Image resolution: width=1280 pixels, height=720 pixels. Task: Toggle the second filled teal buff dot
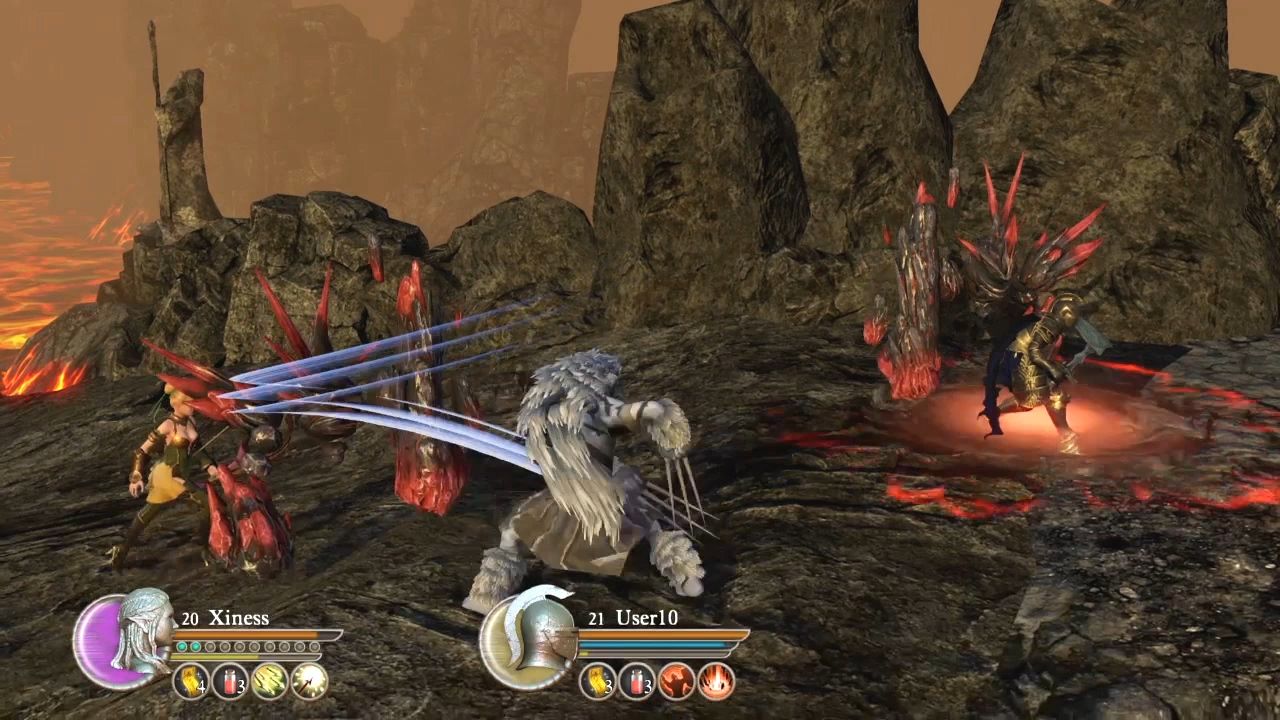tap(197, 646)
